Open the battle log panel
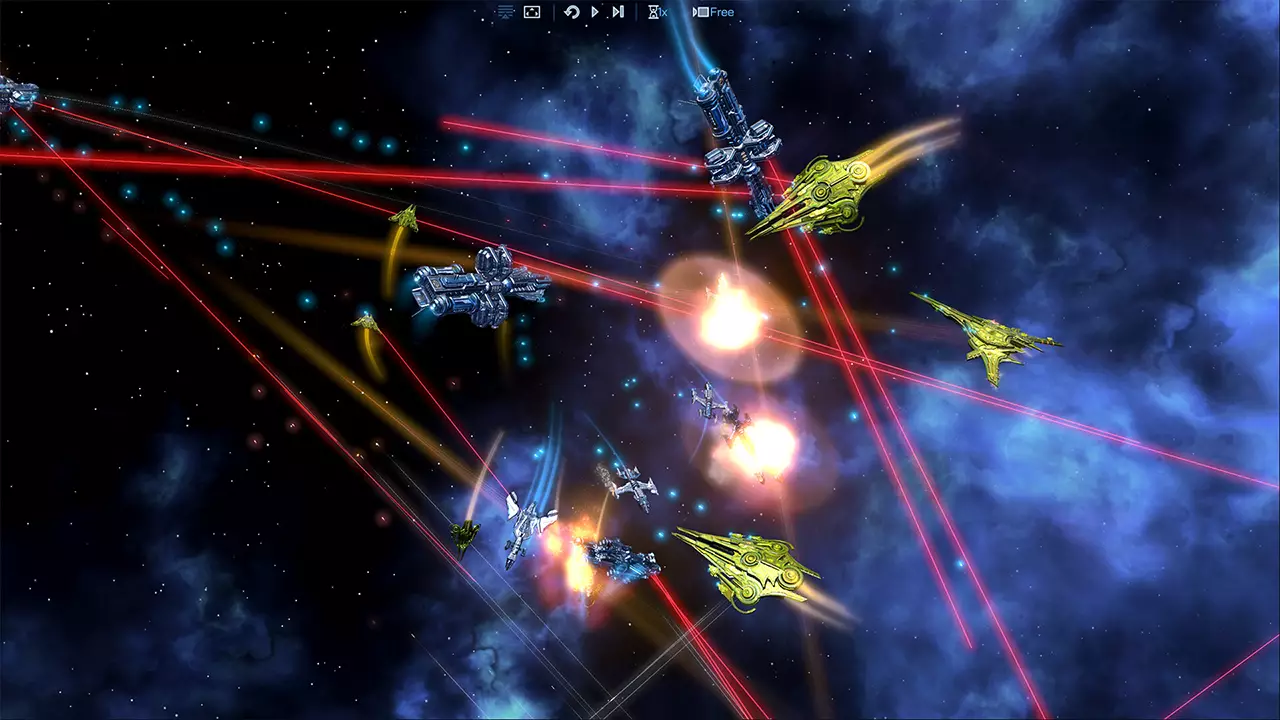Viewport: 1280px width, 720px height. click(504, 11)
